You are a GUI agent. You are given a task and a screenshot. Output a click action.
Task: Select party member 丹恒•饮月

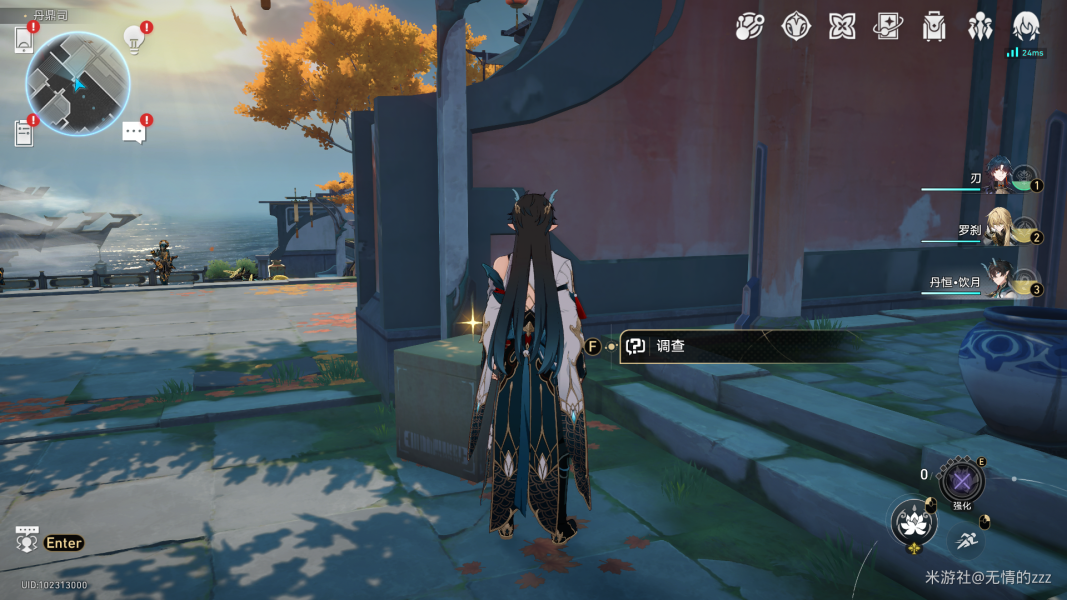click(x=1000, y=281)
